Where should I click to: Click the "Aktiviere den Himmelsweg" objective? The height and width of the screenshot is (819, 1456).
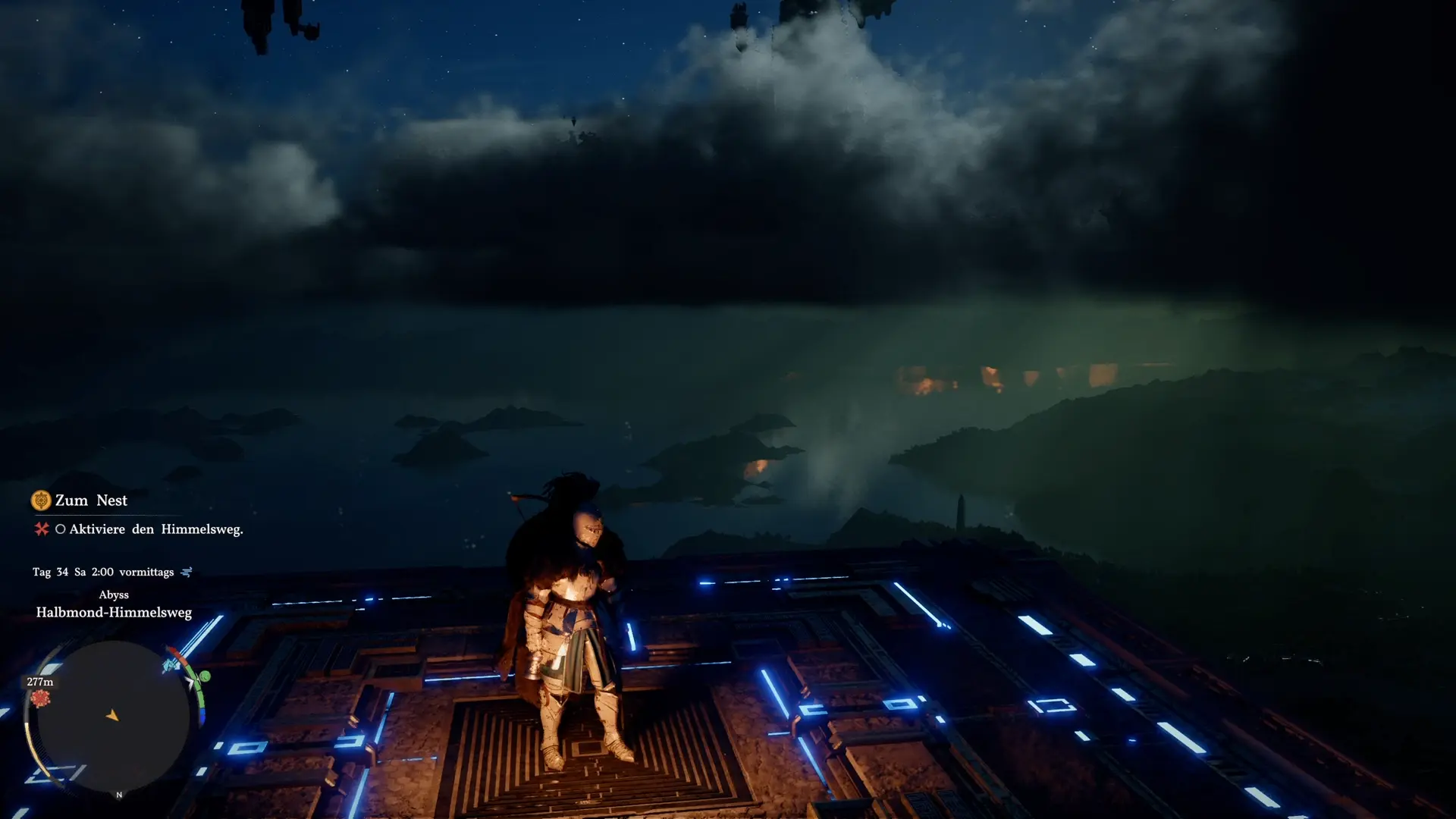155,529
